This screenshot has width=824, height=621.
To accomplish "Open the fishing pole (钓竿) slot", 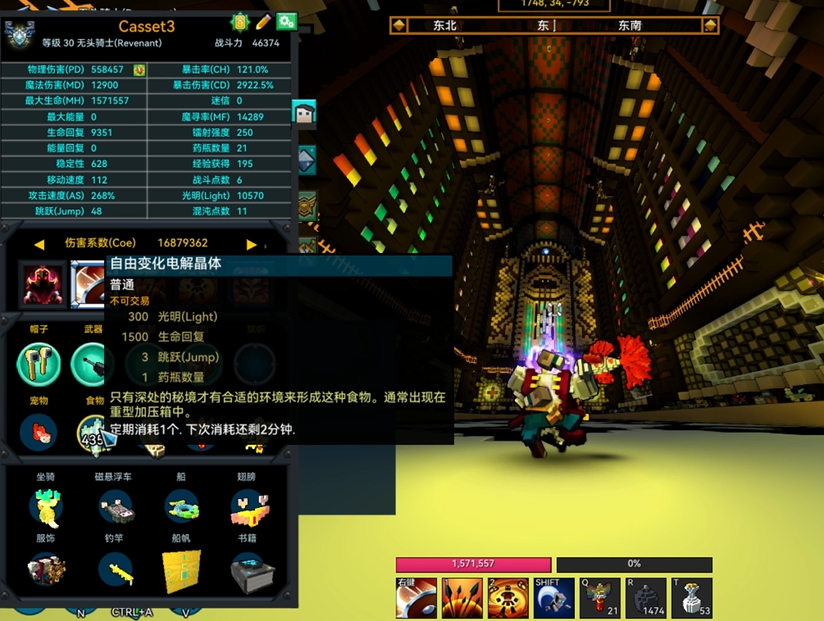I will click(x=116, y=572).
